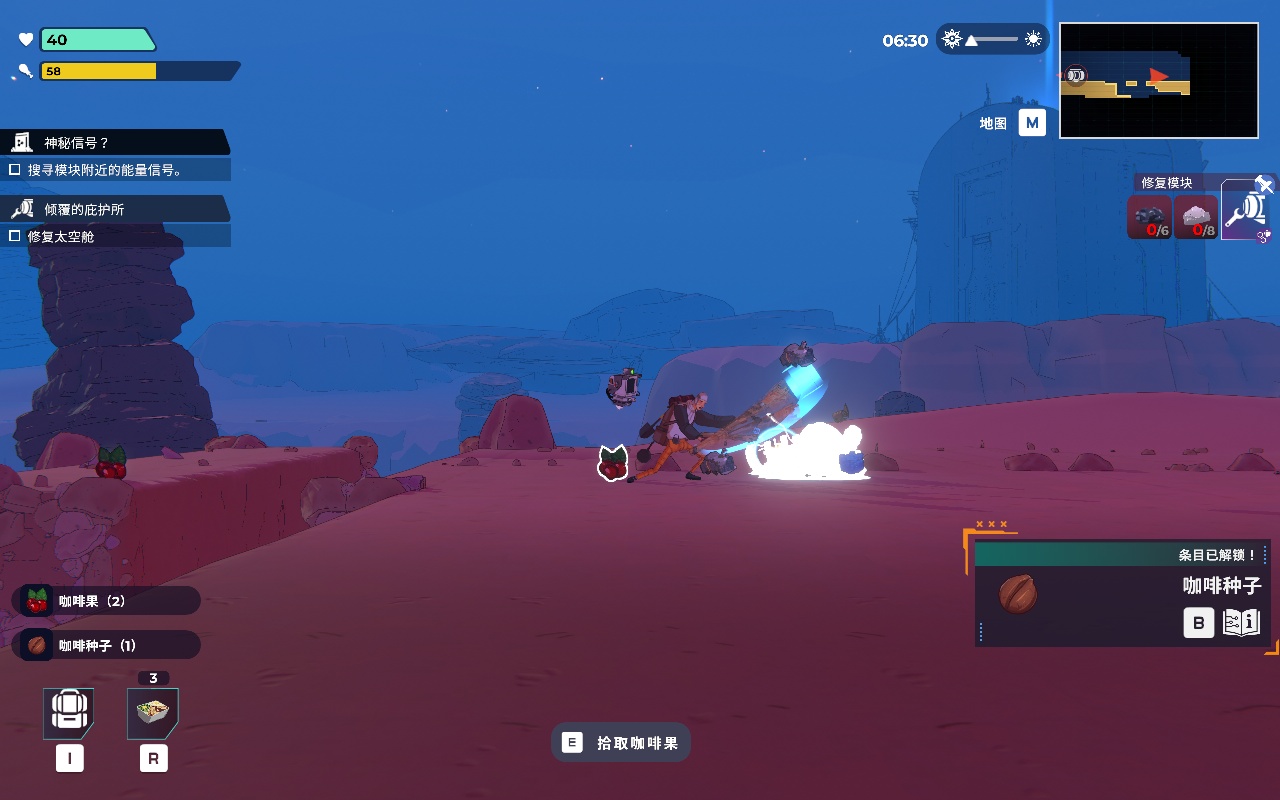Click the day-night cycle indicator
1280x800 pixels.
click(x=992, y=40)
